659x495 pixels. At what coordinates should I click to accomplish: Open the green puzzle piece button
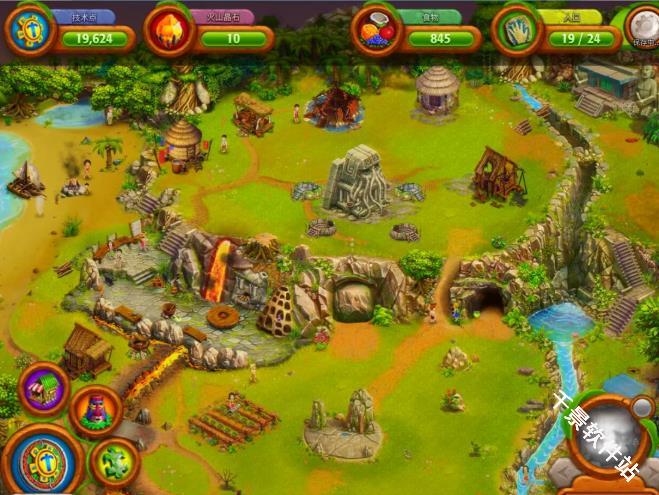(x=114, y=461)
